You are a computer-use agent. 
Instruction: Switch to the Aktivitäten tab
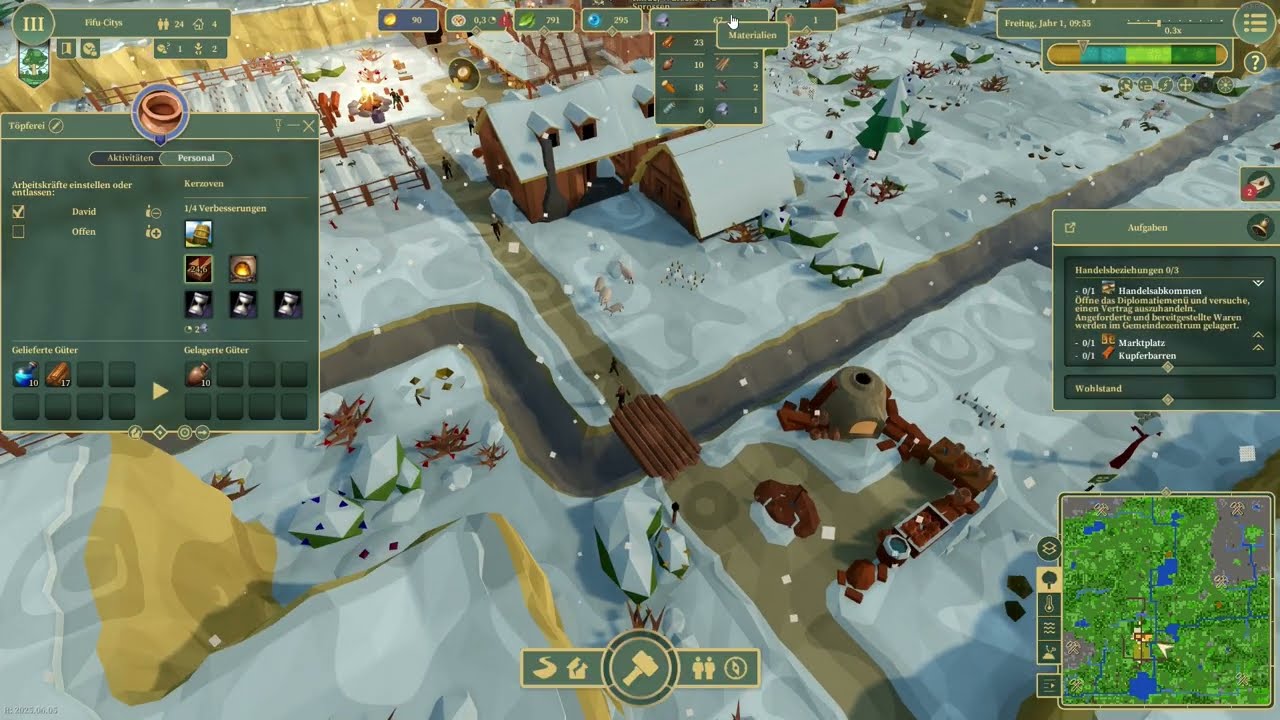130,158
